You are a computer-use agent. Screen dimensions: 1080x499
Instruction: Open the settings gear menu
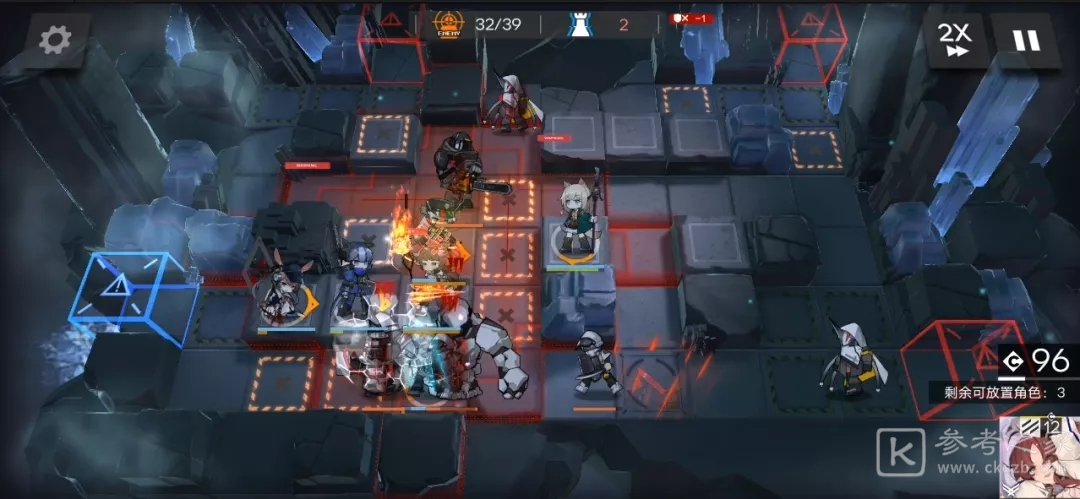click(x=54, y=40)
